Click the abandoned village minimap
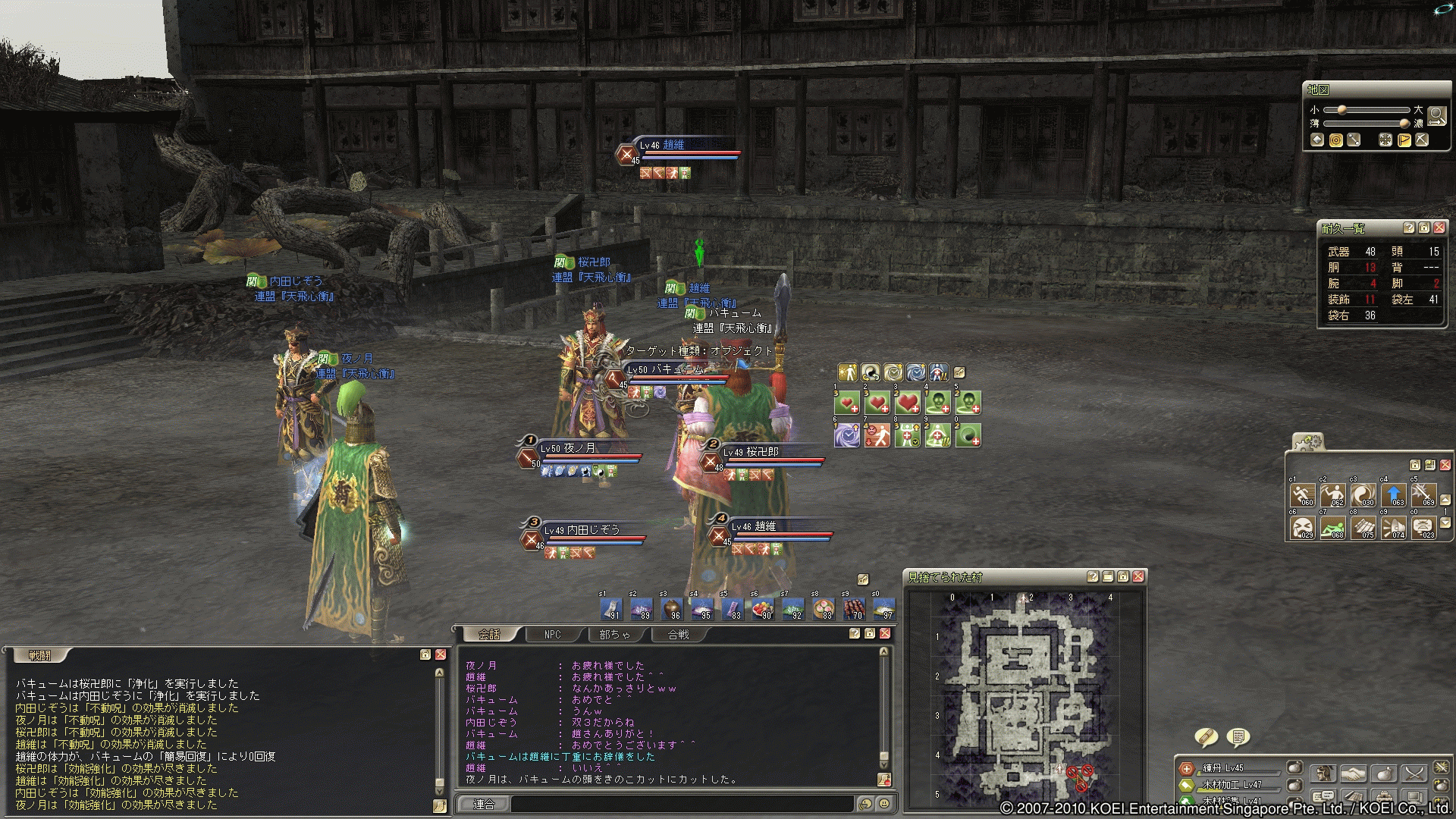1456x819 pixels. tap(1024, 694)
